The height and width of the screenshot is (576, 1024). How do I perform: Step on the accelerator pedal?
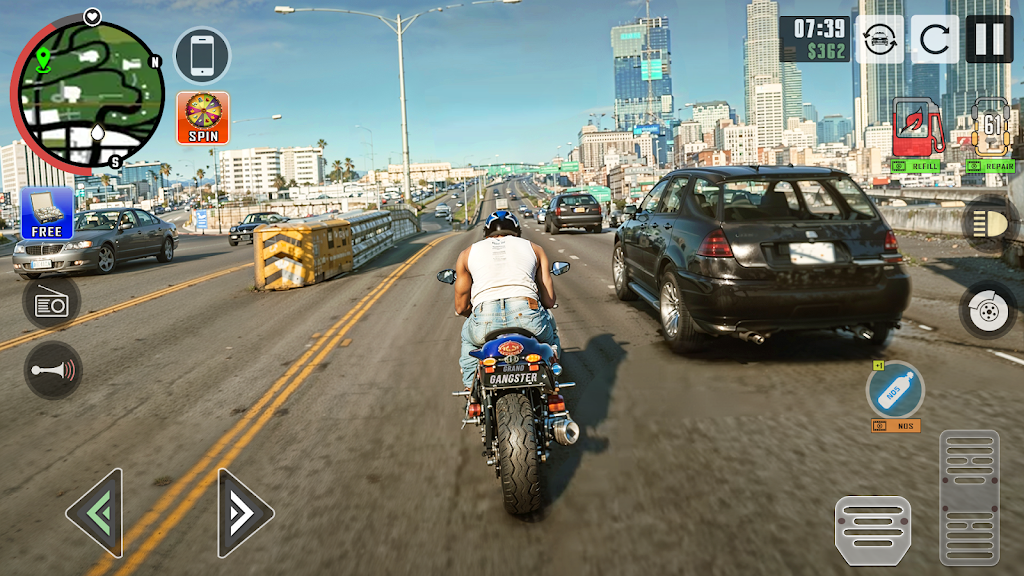coord(969,497)
